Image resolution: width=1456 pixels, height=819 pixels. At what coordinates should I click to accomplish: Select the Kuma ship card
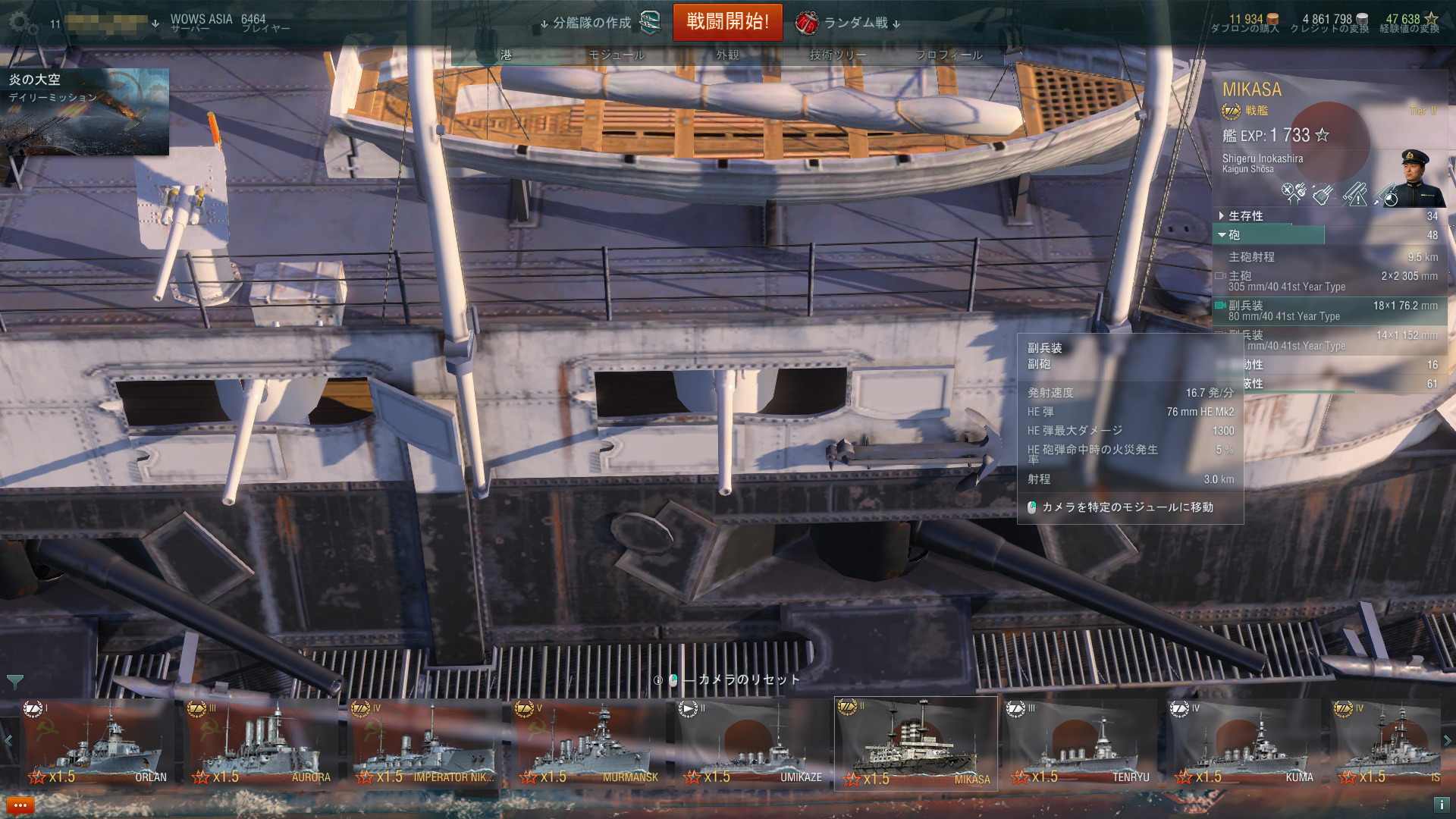(1243, 743)
